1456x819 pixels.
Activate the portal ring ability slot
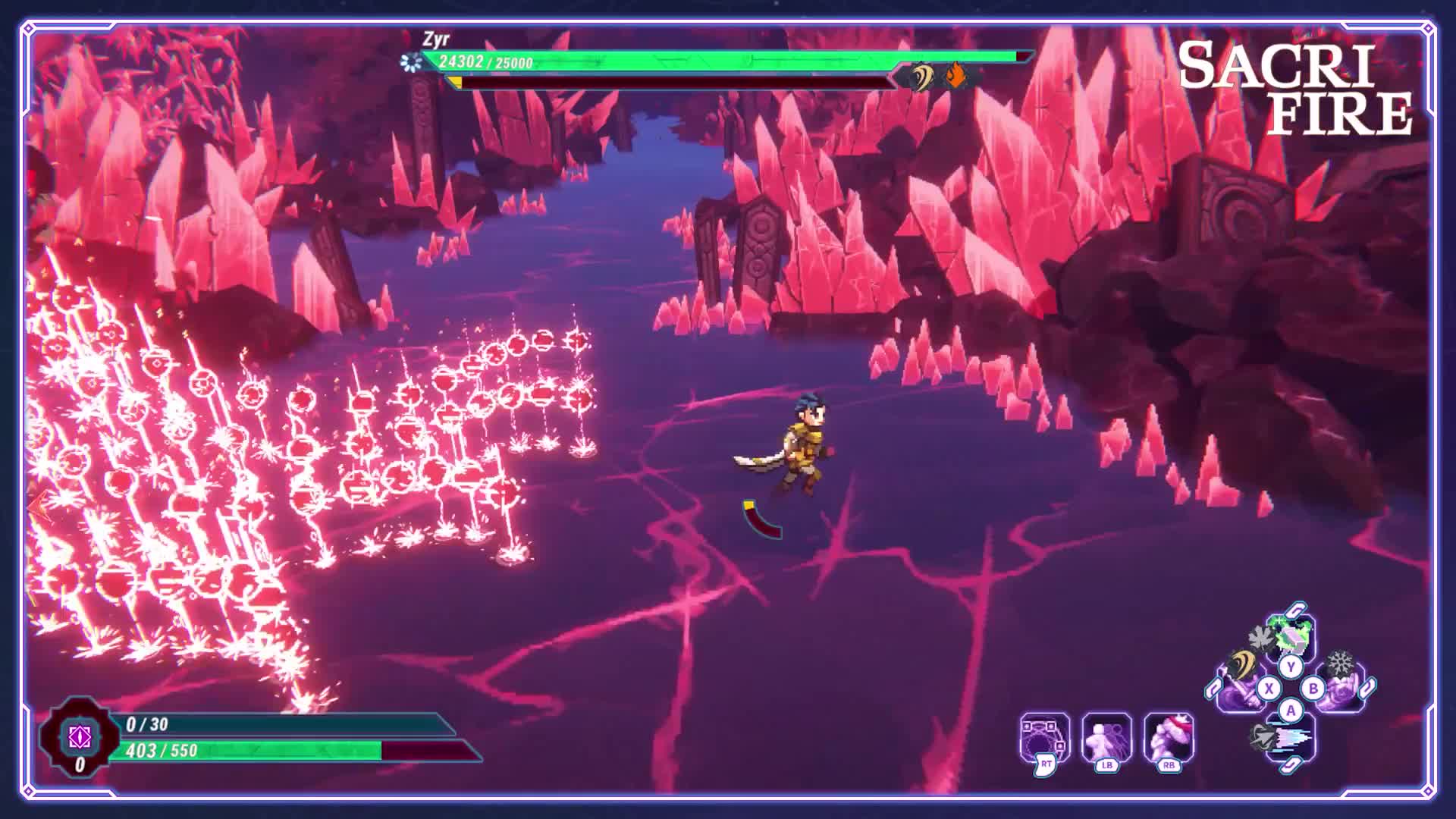point(1044,736)
